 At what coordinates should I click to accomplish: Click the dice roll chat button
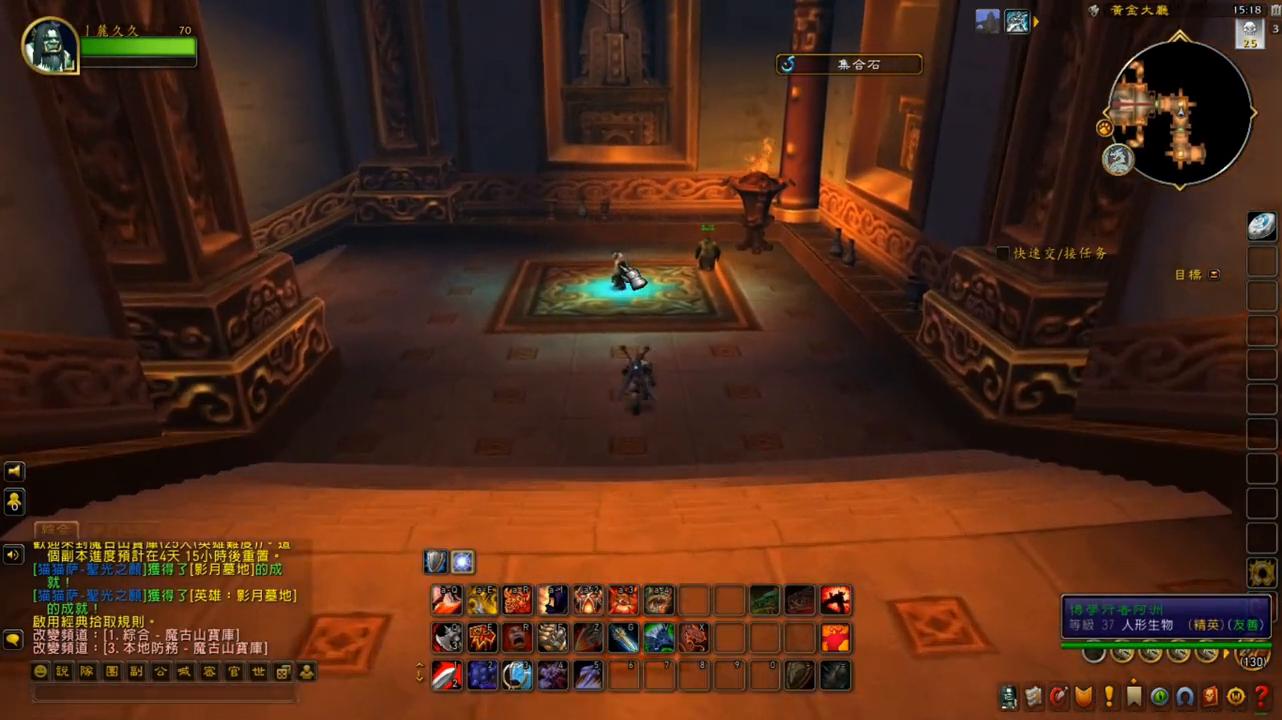point(284,672)
